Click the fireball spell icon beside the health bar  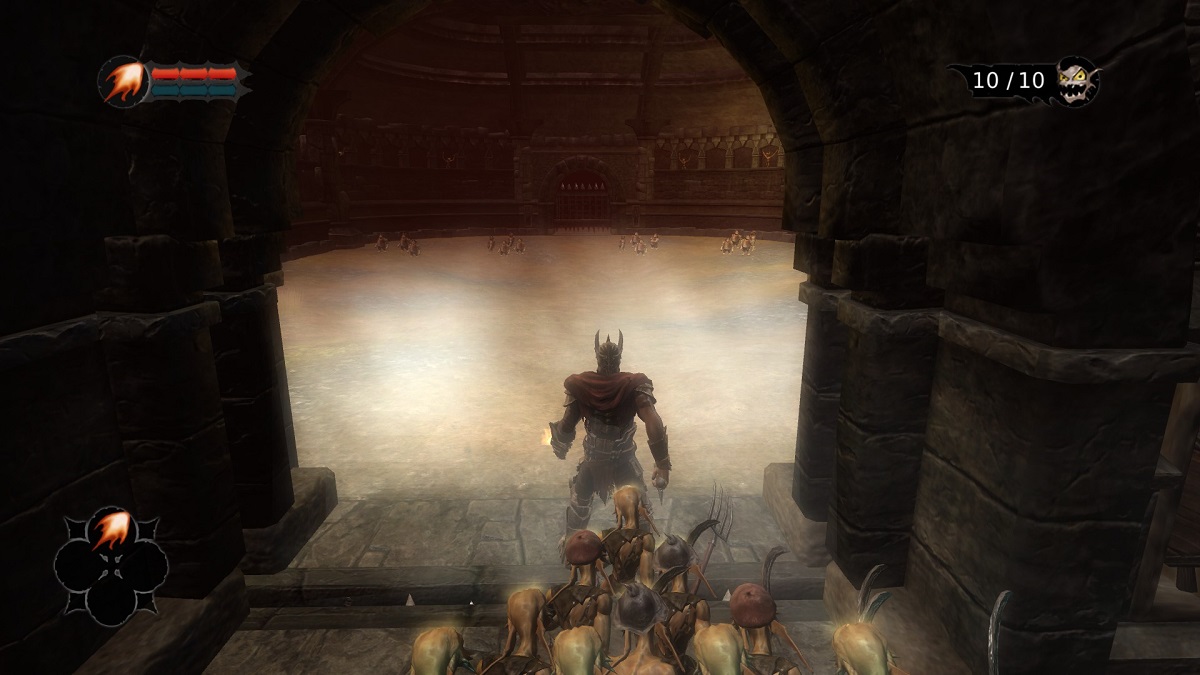pyautogui.click(x=124, y=81)
